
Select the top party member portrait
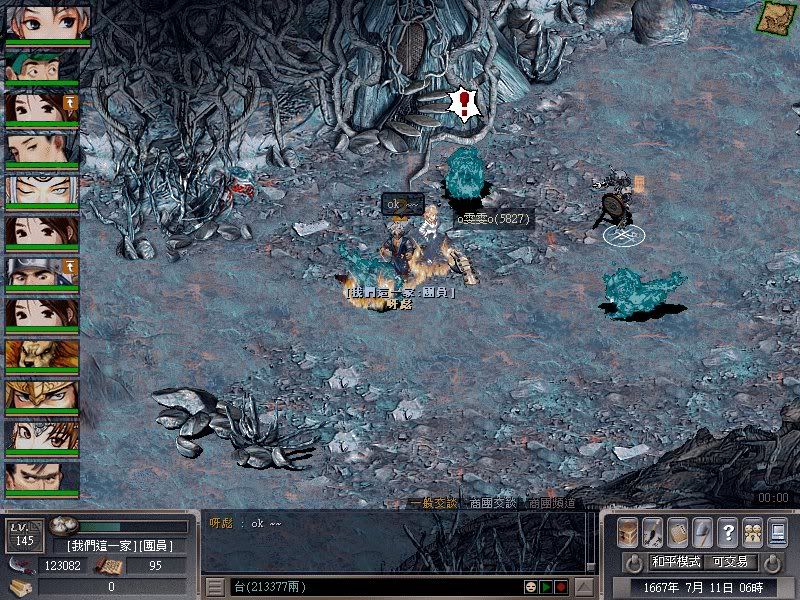pyautogui.click(x=47, y=24)
